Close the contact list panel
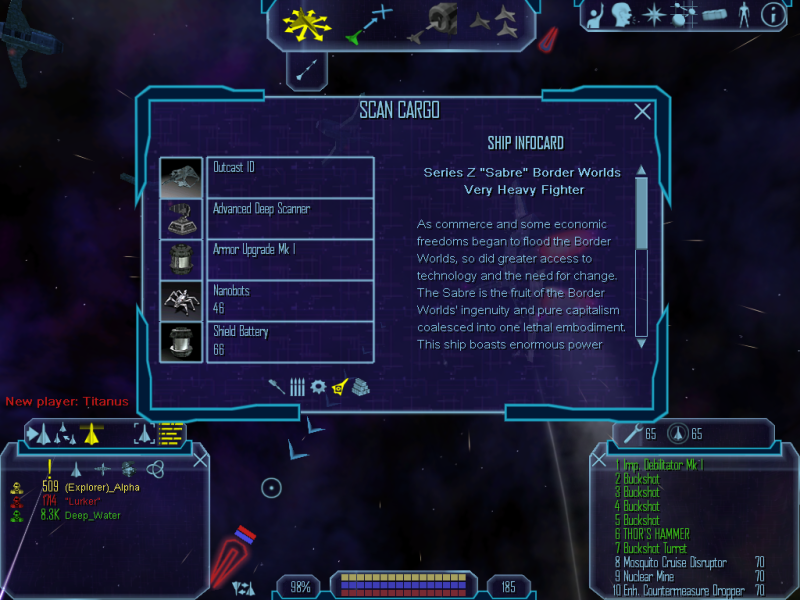 click(201, 460)
